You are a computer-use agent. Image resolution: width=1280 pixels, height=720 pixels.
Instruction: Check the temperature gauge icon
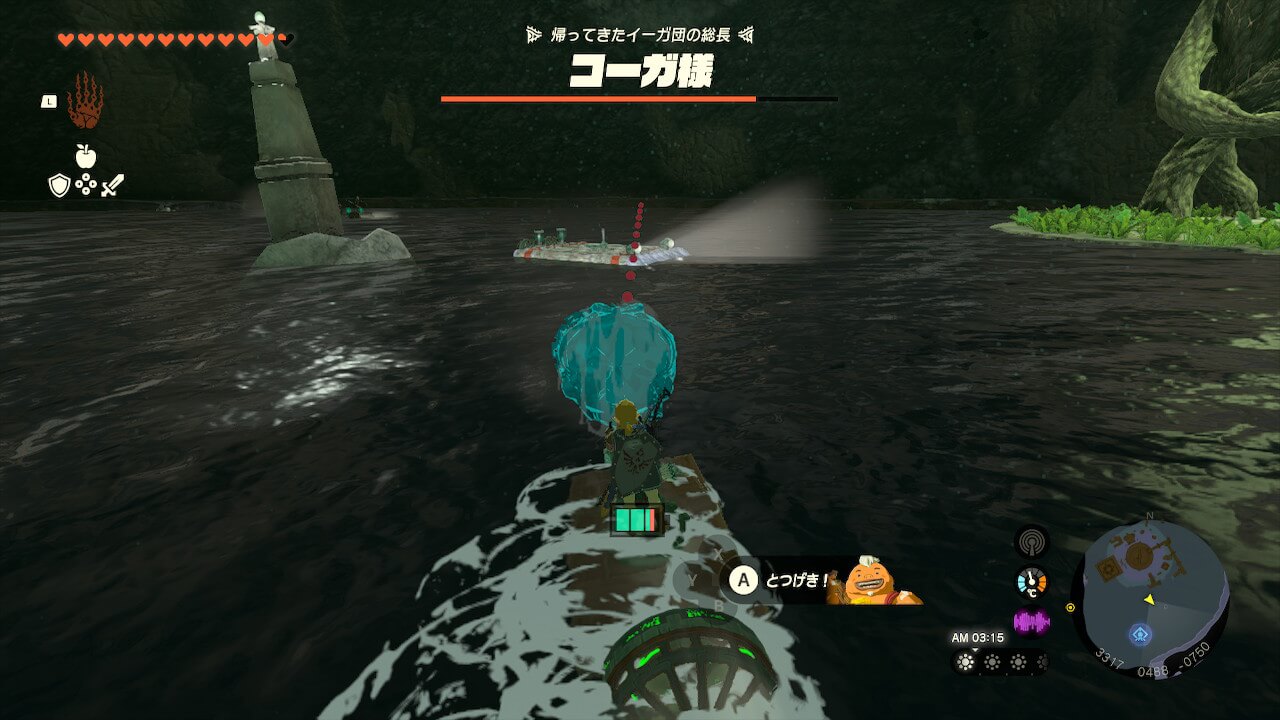click(x=1031, y=582)
